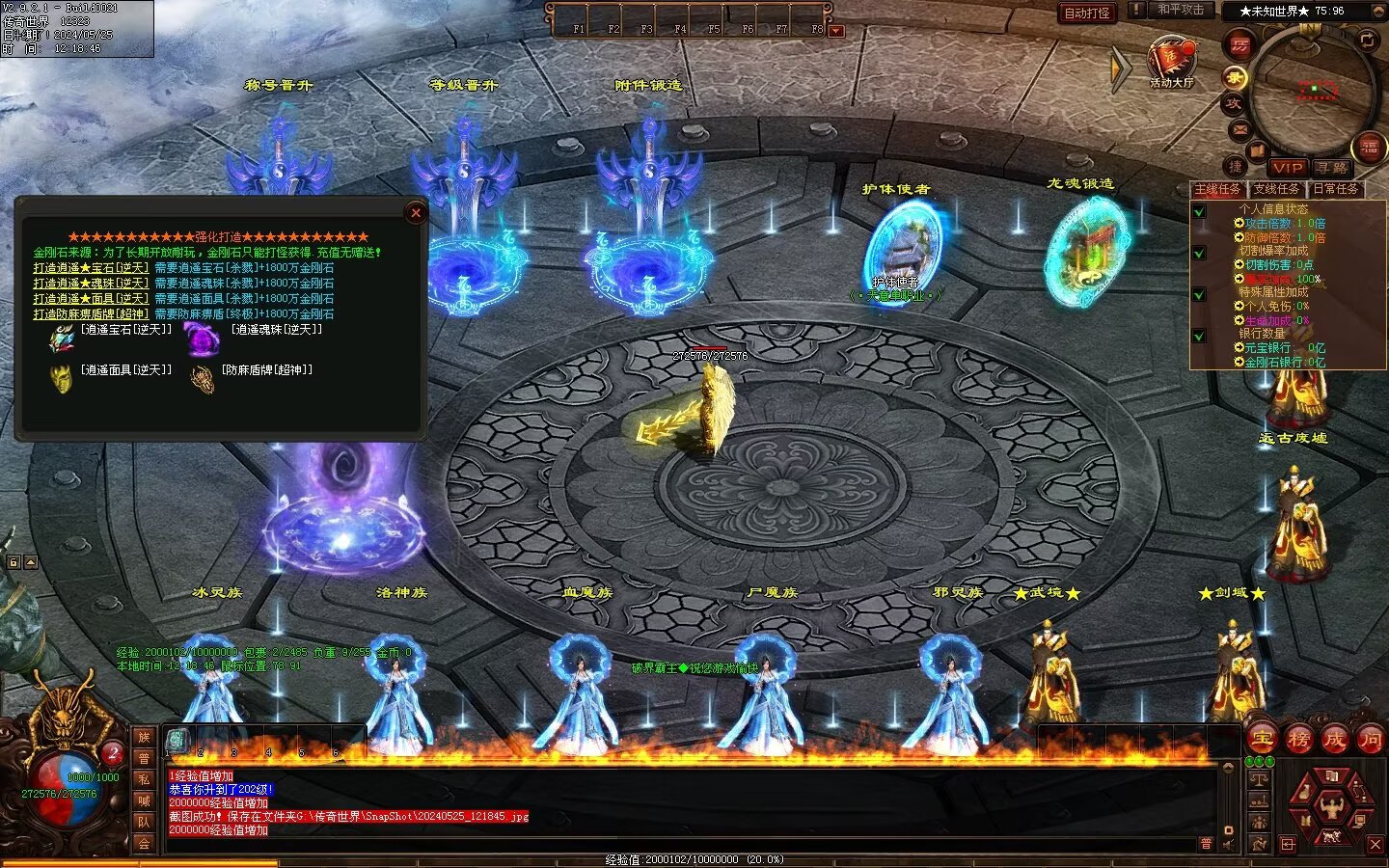
Task: Switch the 和平攻击 attack mode
Action: [x=1180, y=10]
